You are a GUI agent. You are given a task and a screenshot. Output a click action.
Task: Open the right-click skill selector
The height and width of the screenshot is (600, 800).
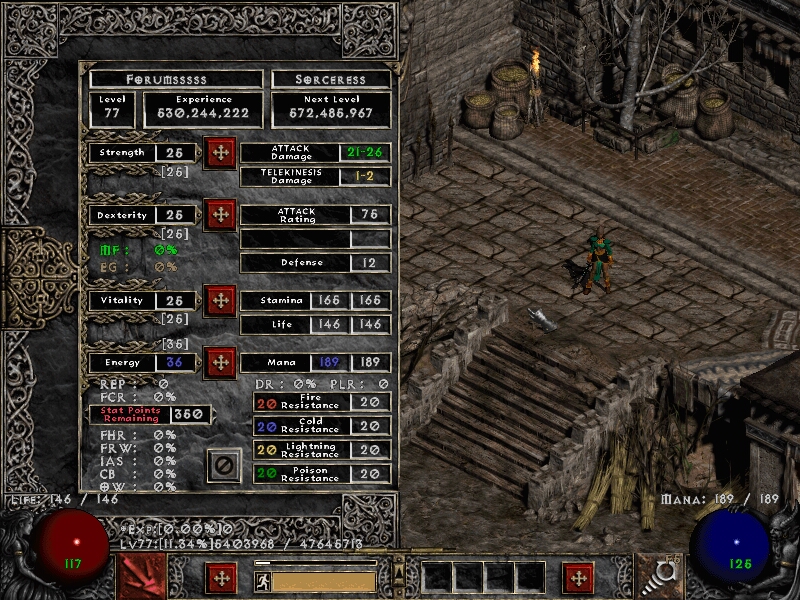point(658,577)
